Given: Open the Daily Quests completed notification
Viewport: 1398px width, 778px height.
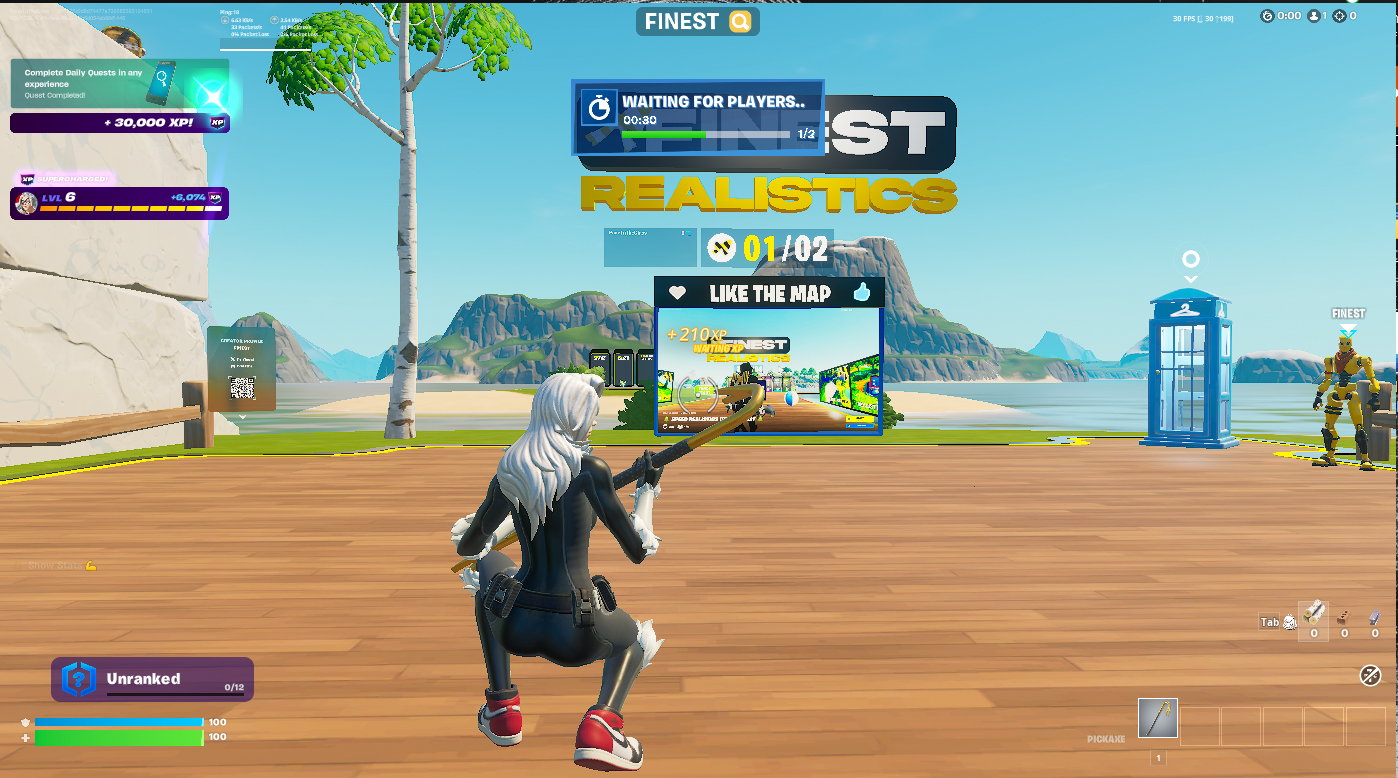Looking at the screenshot, I should pyautogui.click(x=119, y=84).
